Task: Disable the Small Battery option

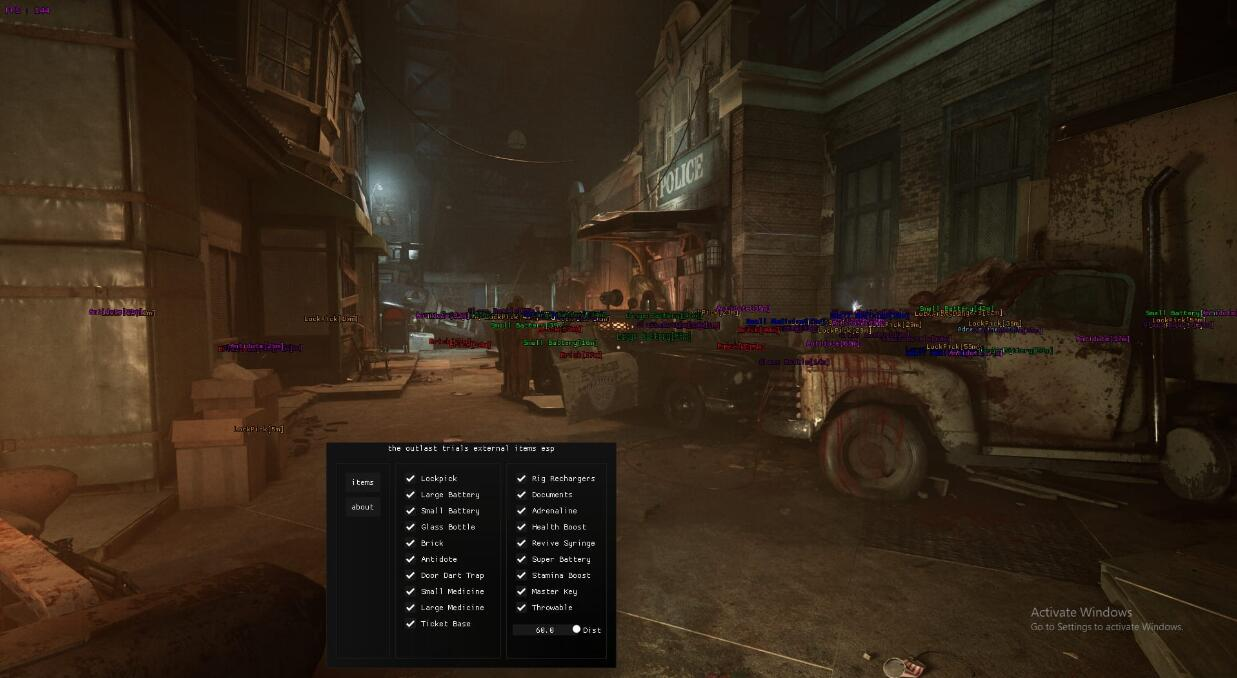Action: pos(410,511)
